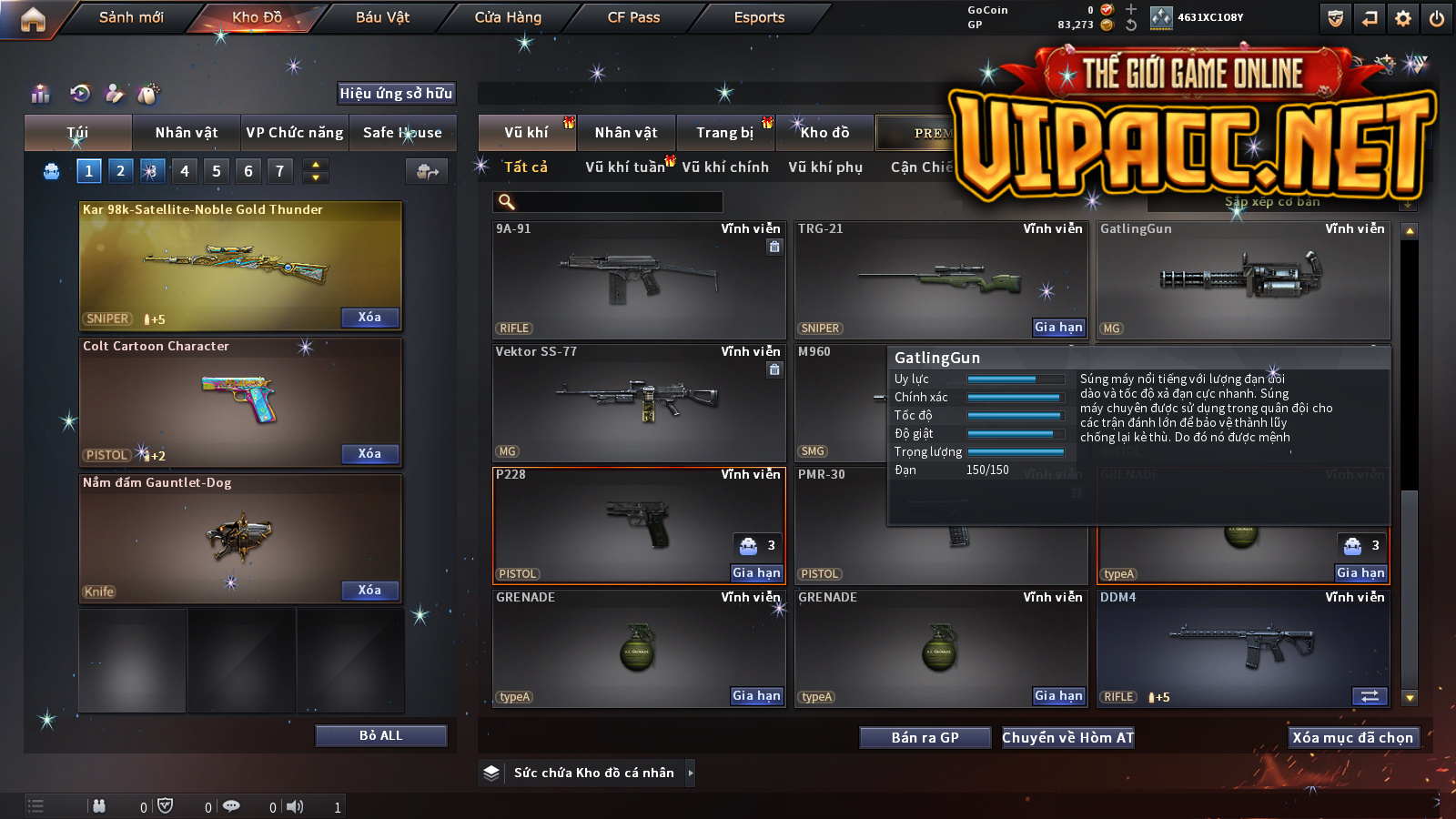Screen dimensions: 1456x819
Task: Remove the Kar 98k with Xóa
Action: [369, 318]
